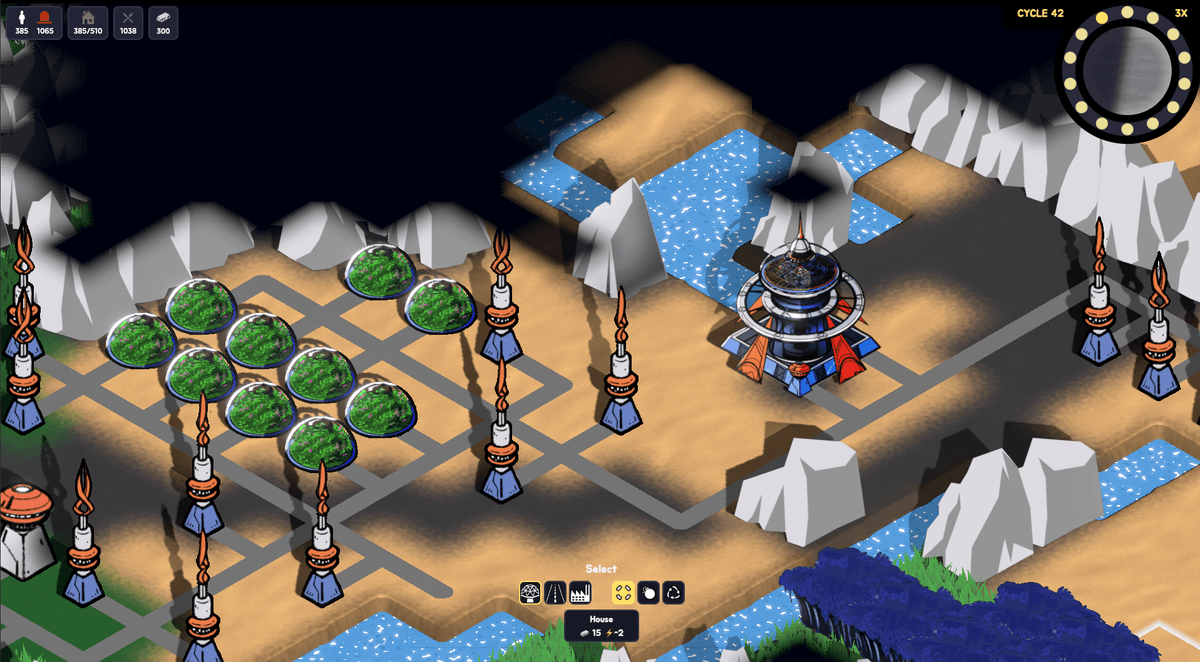The image size is (1200, 662).
Task: Toggle the 3X game speed
Action: tap(1181, 13)
